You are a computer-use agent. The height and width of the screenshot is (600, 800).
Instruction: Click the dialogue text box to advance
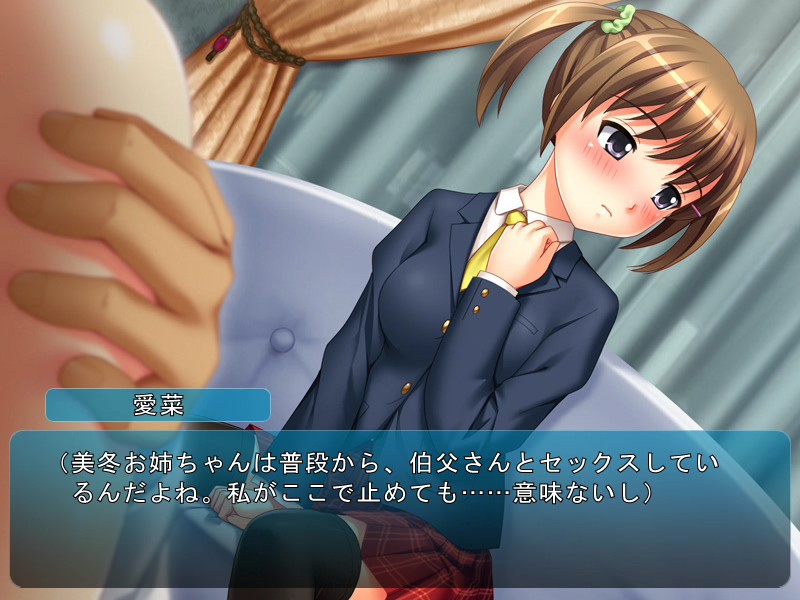[400, 508]
